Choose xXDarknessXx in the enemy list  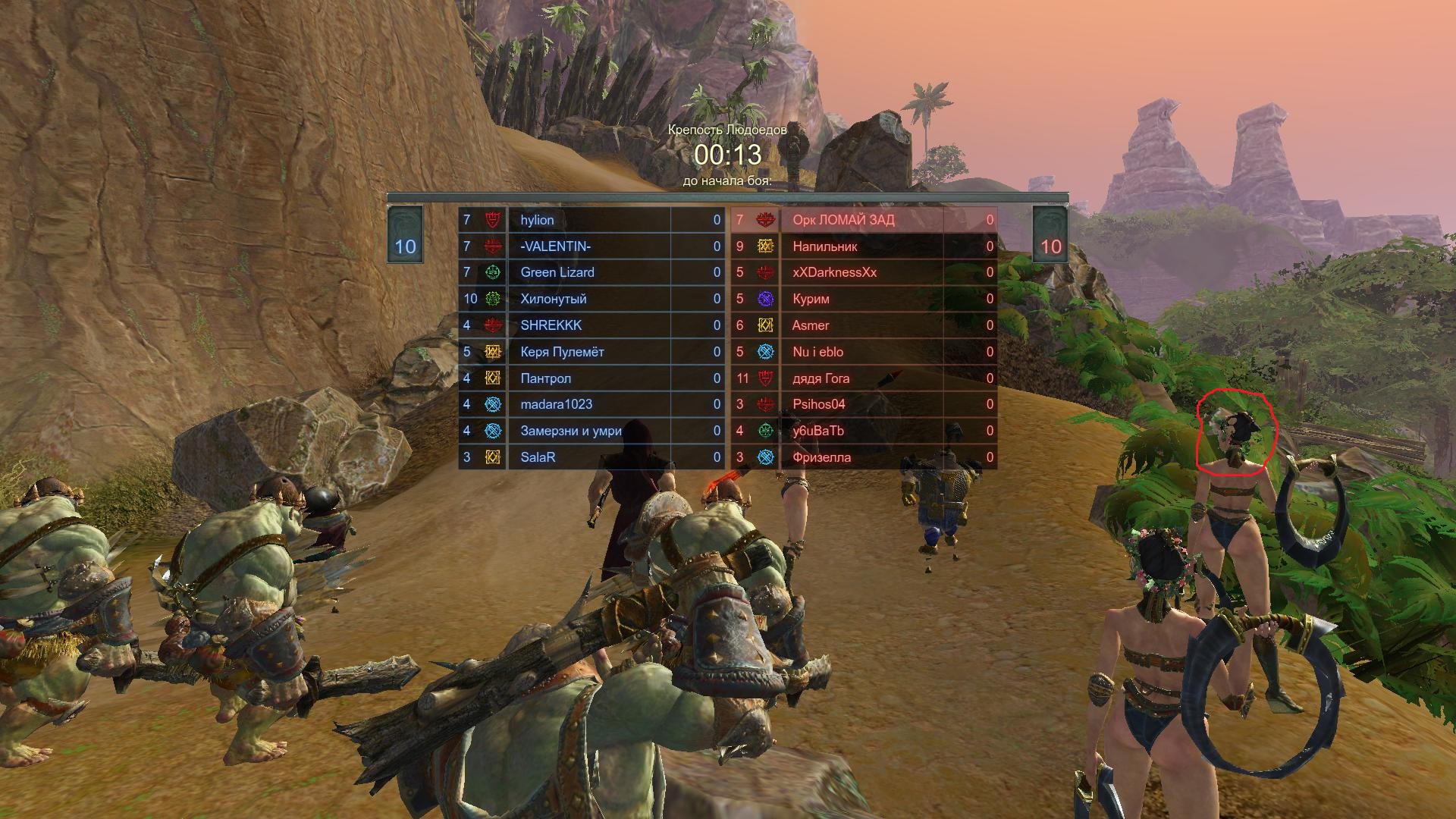834,272
